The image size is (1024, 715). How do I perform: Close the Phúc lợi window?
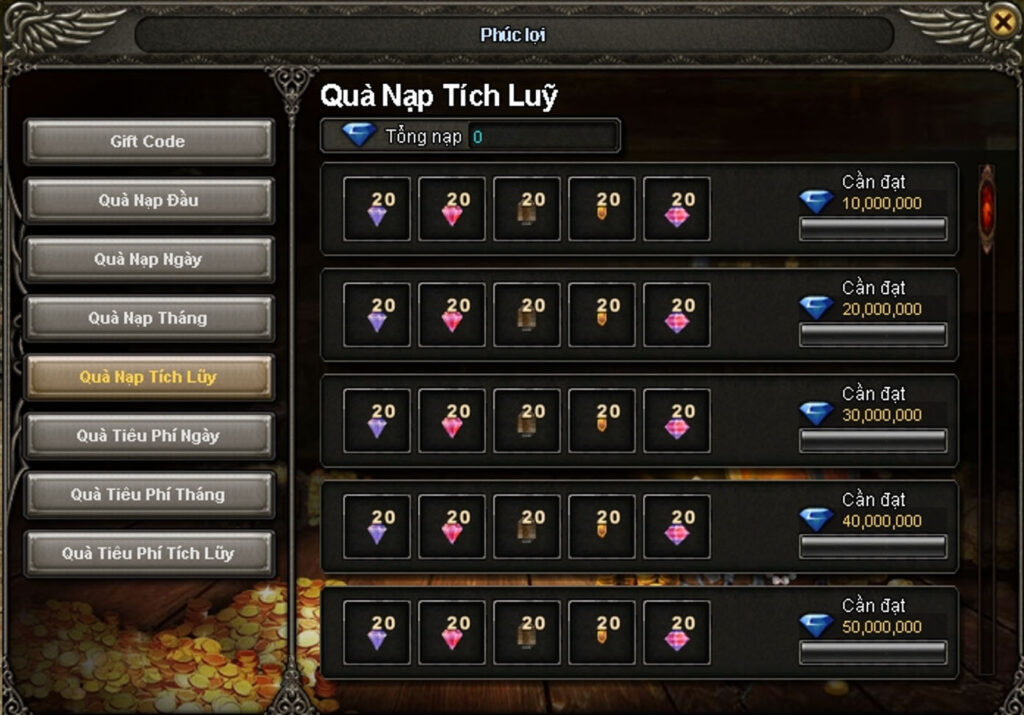[1001, 21]
